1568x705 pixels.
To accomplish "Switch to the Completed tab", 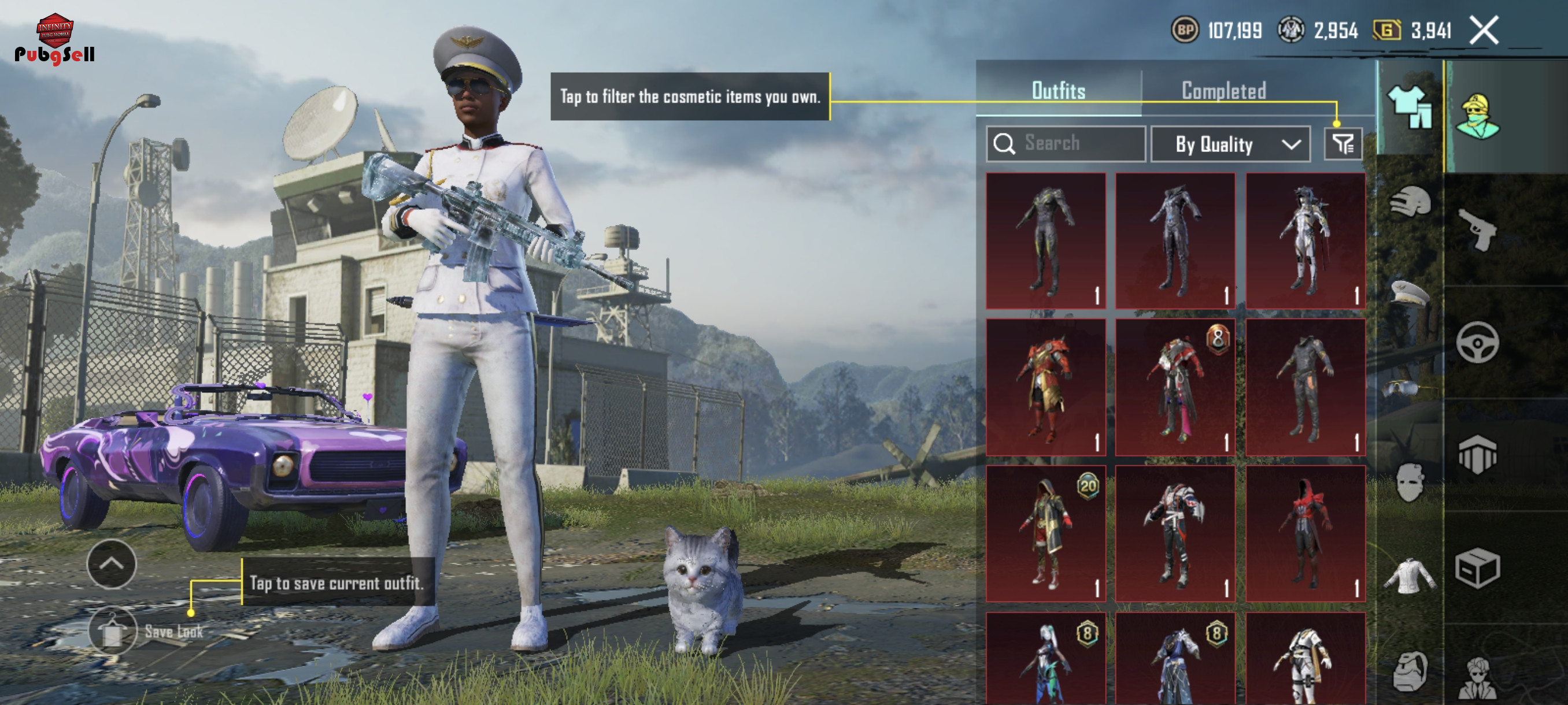I will click(x=1223, y=91).
